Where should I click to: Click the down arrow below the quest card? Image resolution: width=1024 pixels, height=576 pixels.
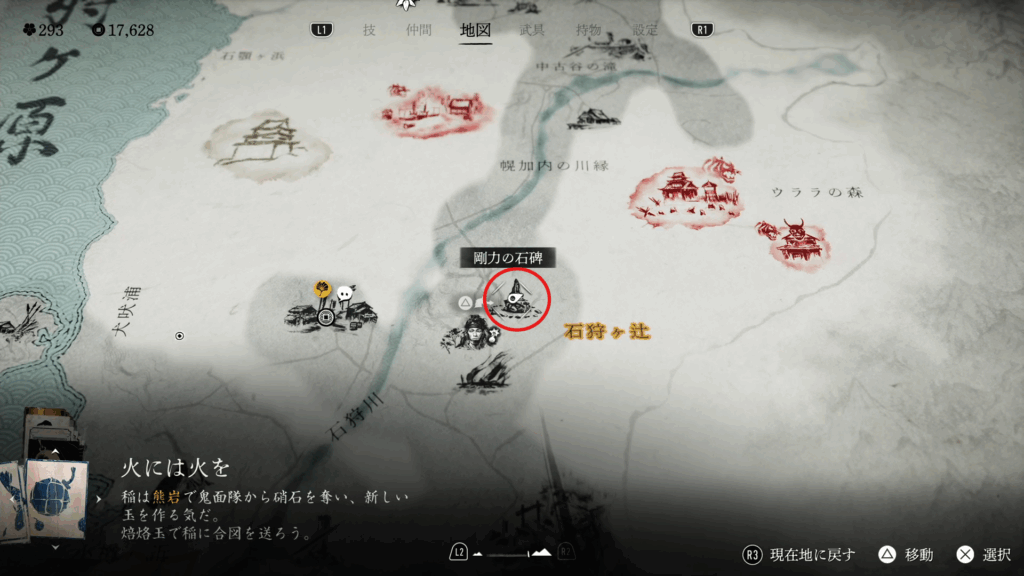(54, 547)
